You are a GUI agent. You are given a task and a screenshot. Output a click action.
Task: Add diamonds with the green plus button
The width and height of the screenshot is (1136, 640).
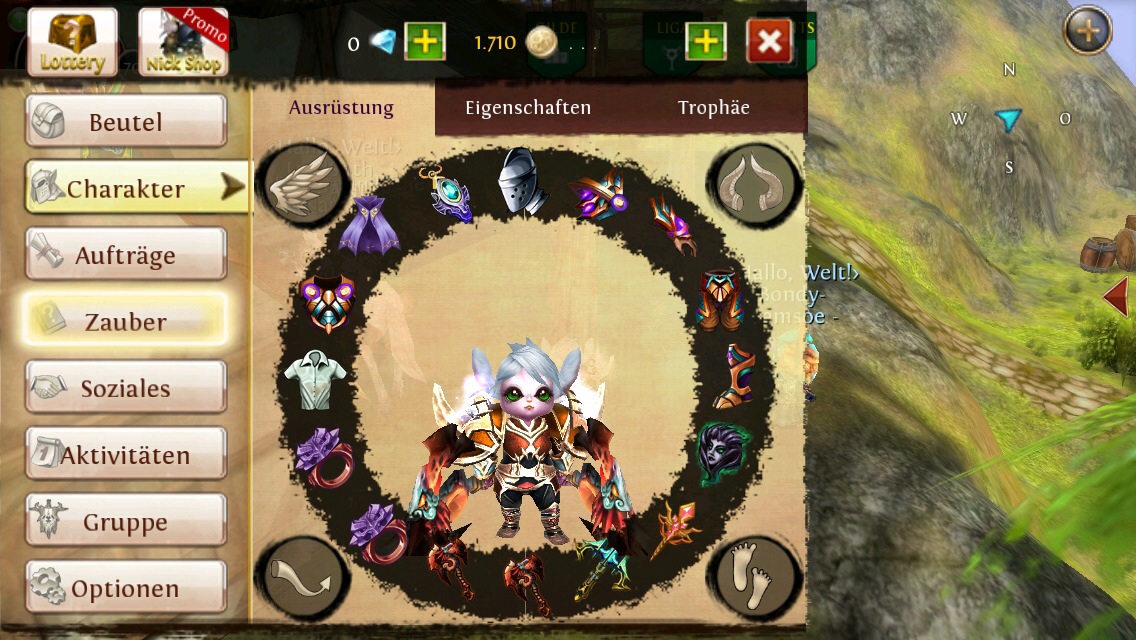(x=425, y=42)
